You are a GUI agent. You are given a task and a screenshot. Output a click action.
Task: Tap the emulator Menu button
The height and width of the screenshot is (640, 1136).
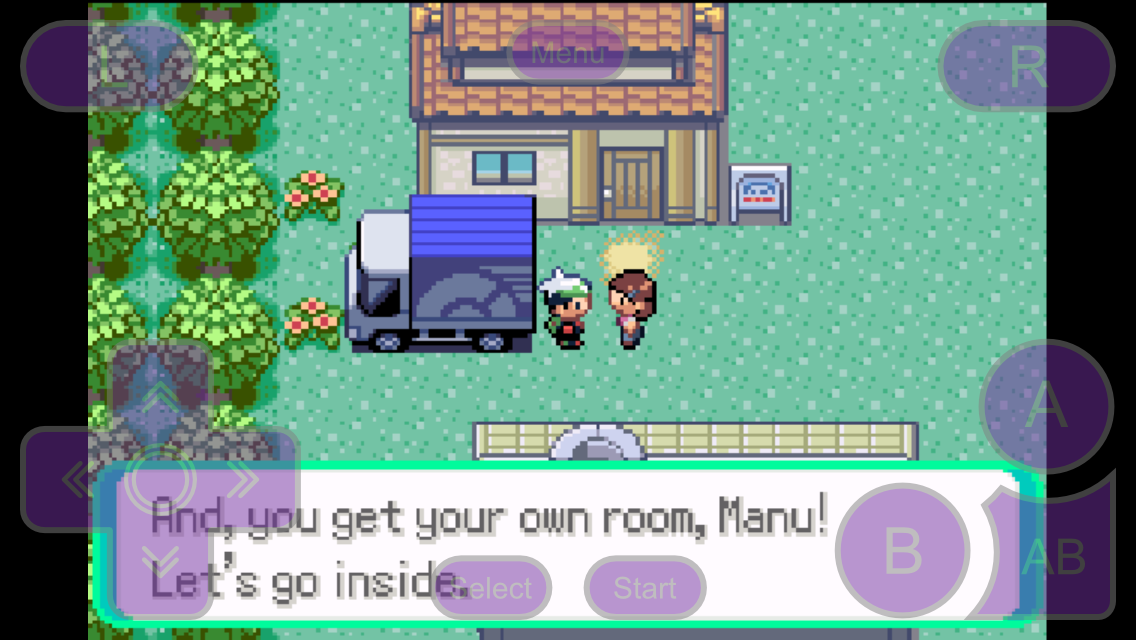point(568,54)
